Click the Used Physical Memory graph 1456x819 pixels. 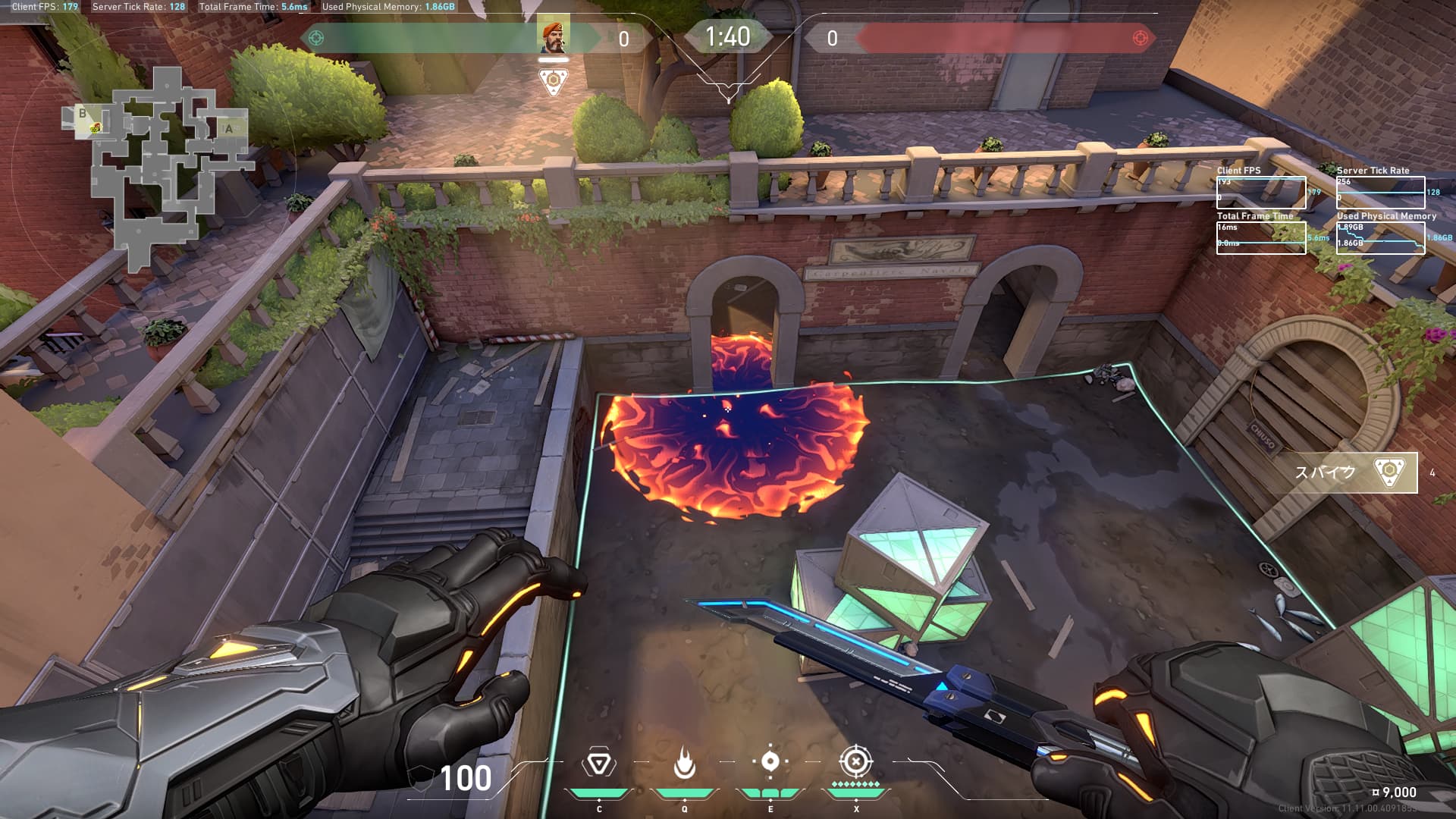pyautogui.click(x=1380, y=237)
